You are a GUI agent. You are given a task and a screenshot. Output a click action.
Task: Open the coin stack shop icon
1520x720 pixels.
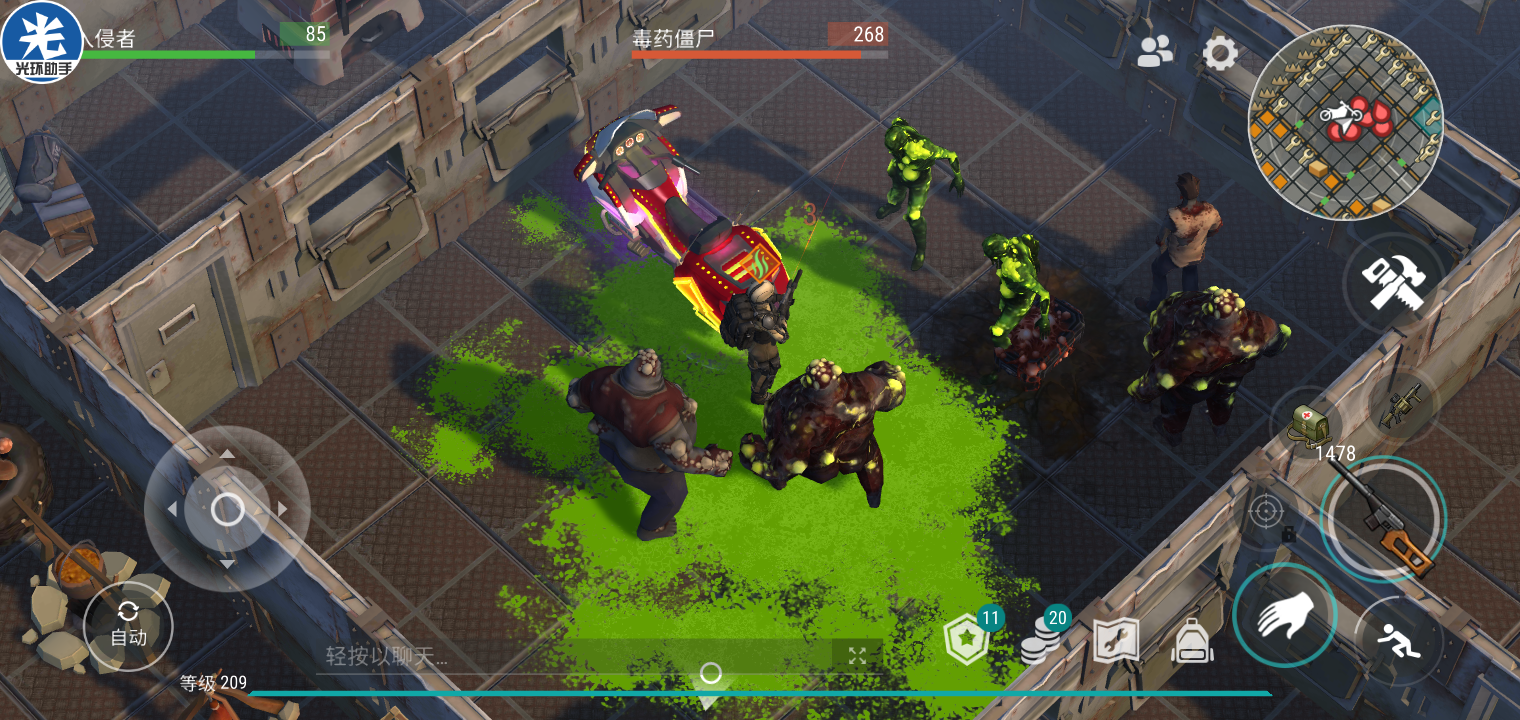click(x=1041, y=641)
